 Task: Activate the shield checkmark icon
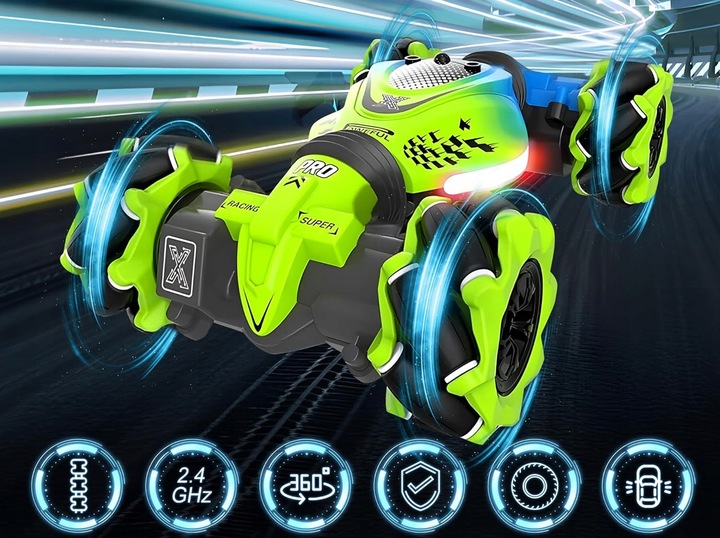[419, 485]
